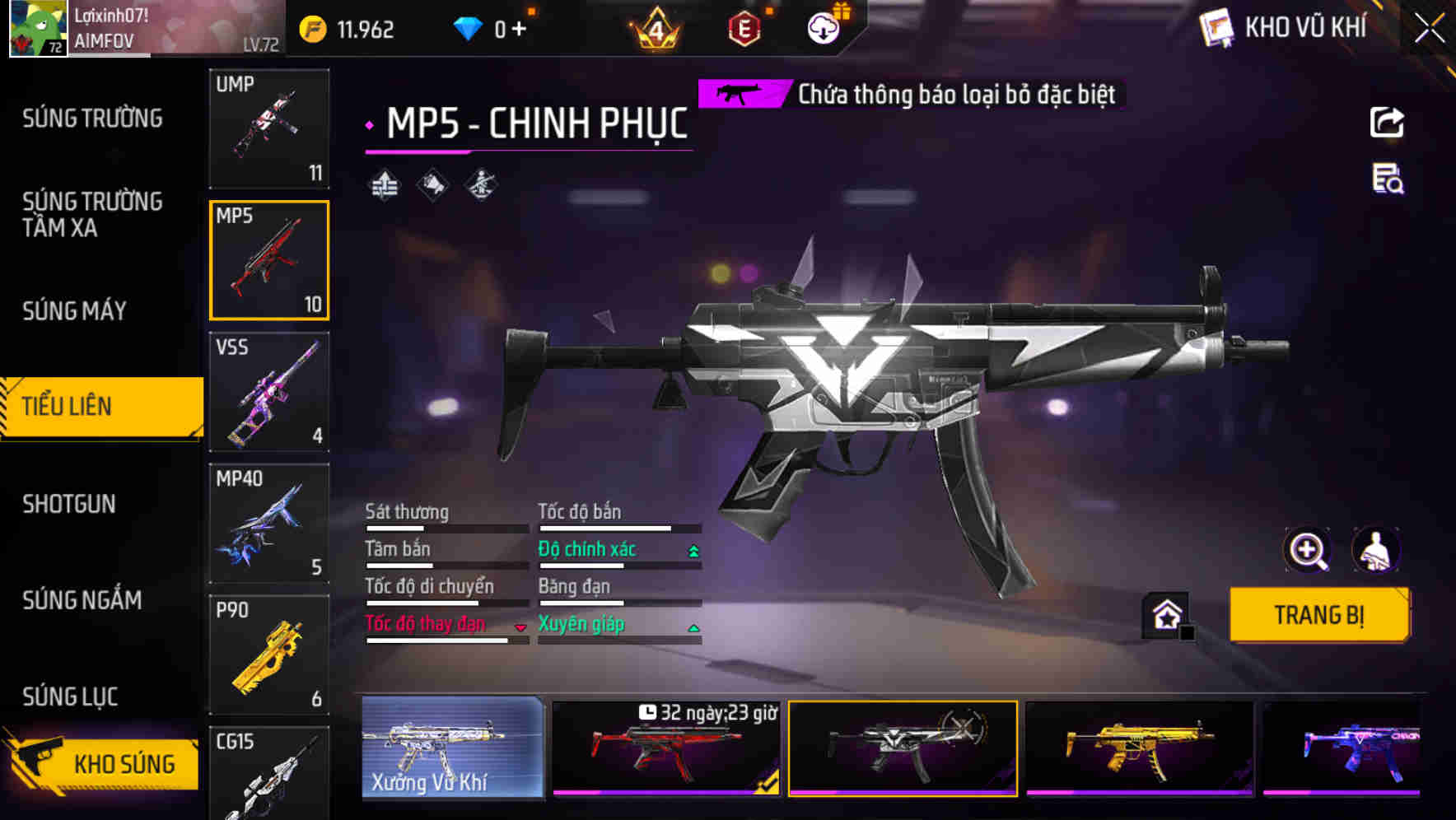Show the SÚNG NGẮM category
The width and height of the screenshot is (1456, 820).
pyautogui.click(x=82, y=600)
